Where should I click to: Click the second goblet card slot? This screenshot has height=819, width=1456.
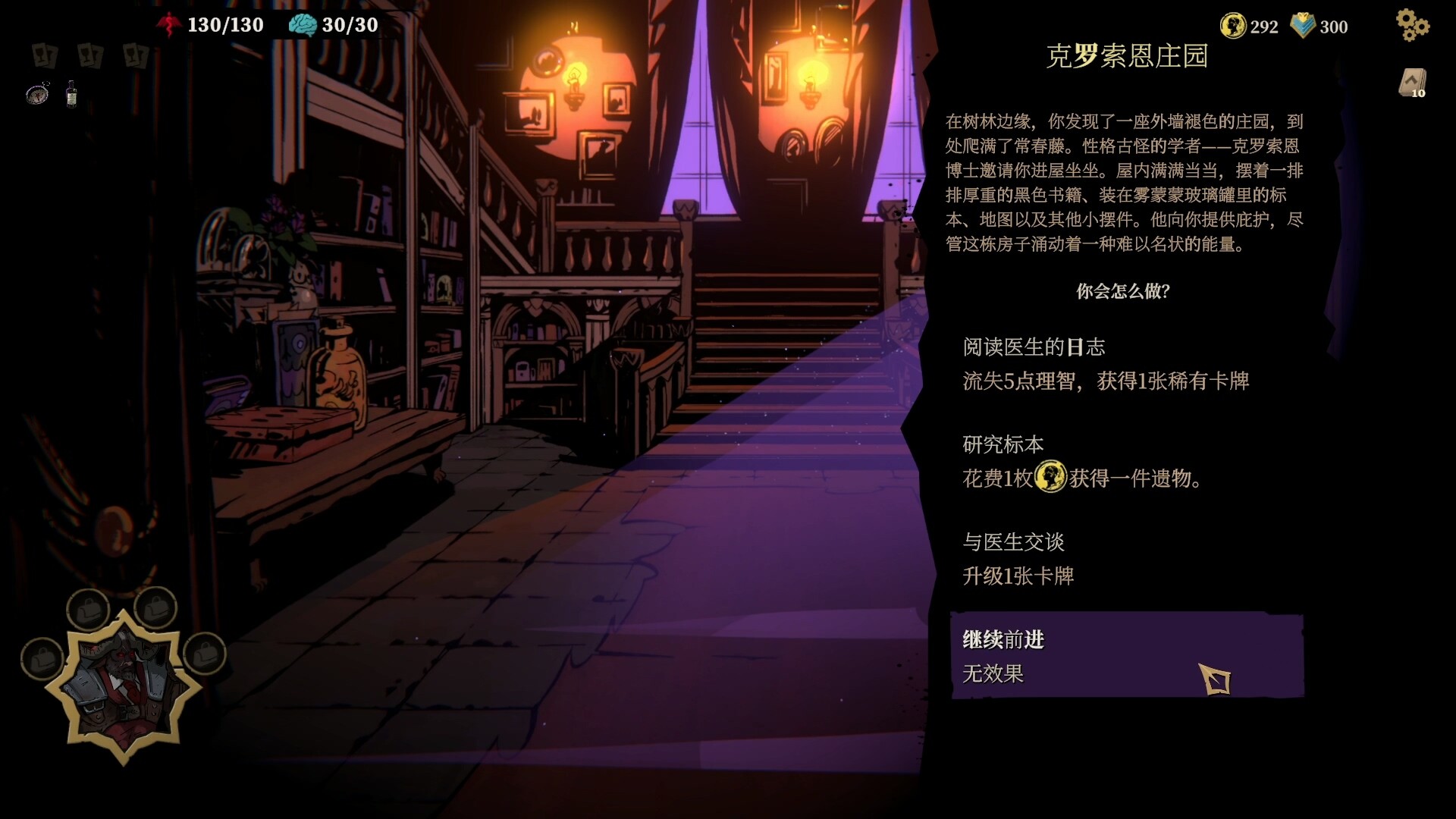click(89, 56)
